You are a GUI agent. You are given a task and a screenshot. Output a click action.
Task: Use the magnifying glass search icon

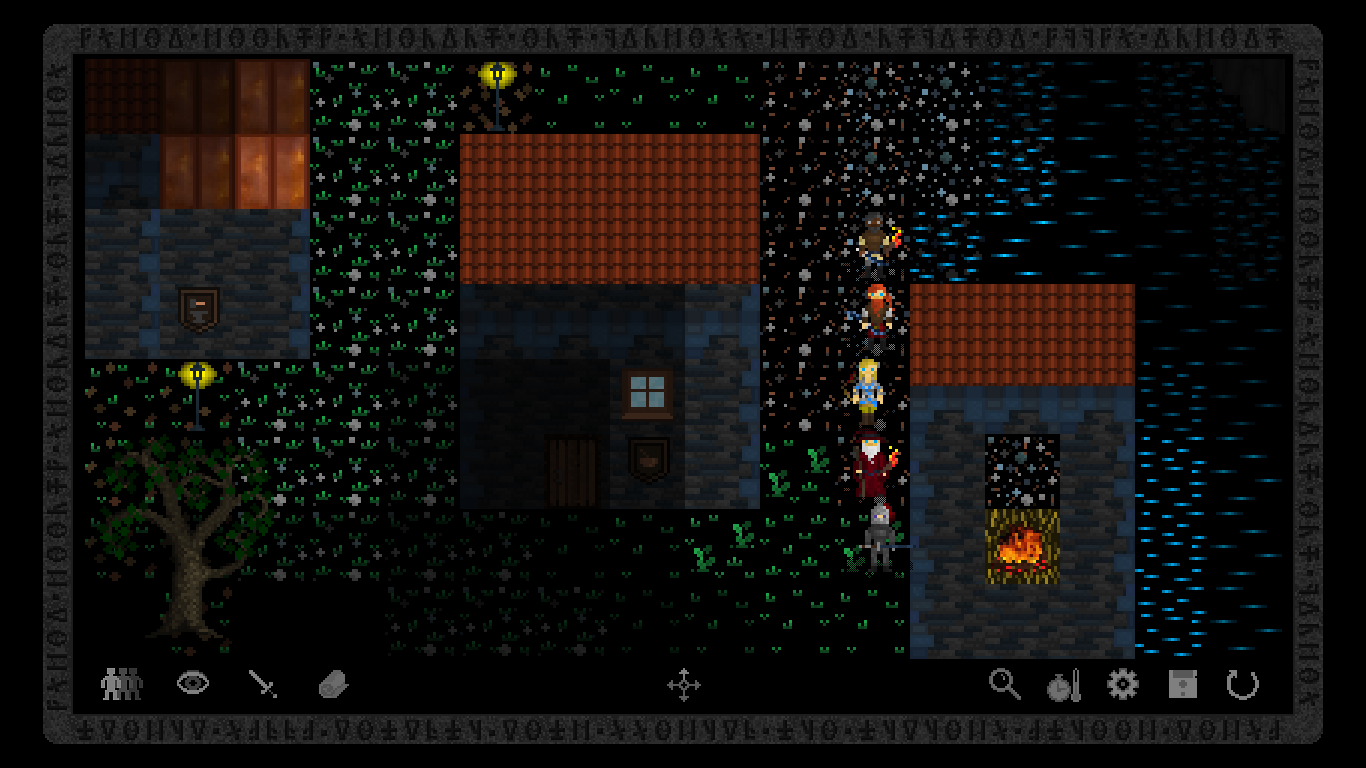[x=1005, y=684]
